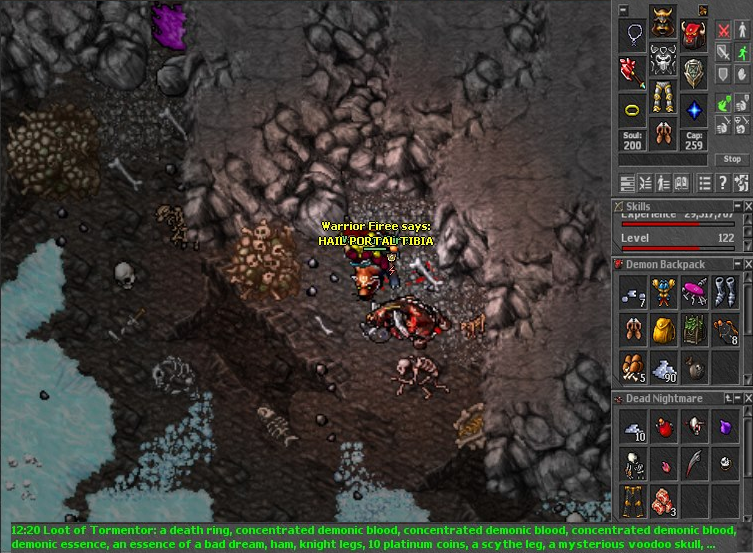This screenshot has height=553, width=753.
Task: Enable the crossed-swords offensive fight mode
Action: (x=722, y=30)
